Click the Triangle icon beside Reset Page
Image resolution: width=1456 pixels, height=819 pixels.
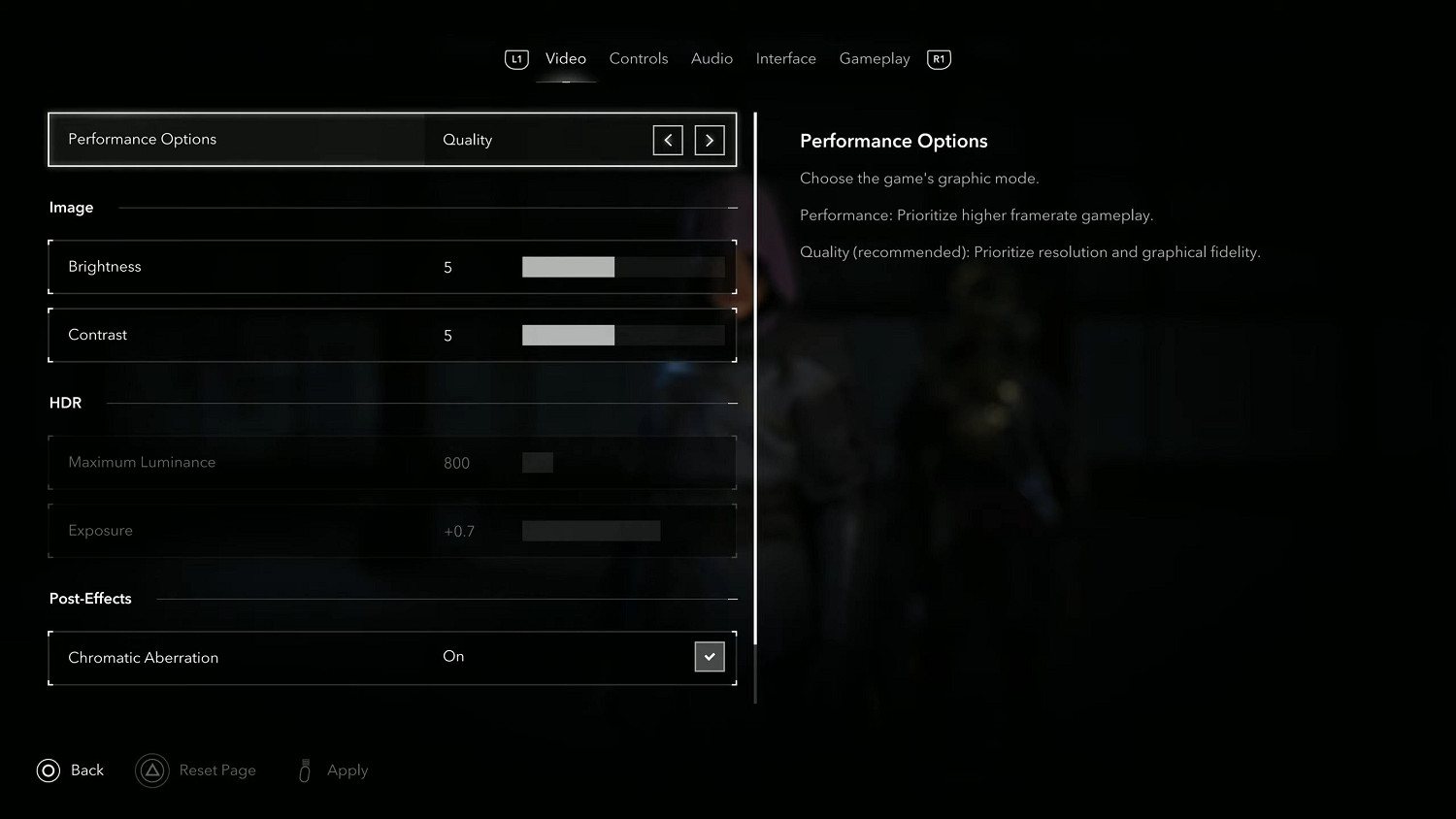(x=152, y=770)
